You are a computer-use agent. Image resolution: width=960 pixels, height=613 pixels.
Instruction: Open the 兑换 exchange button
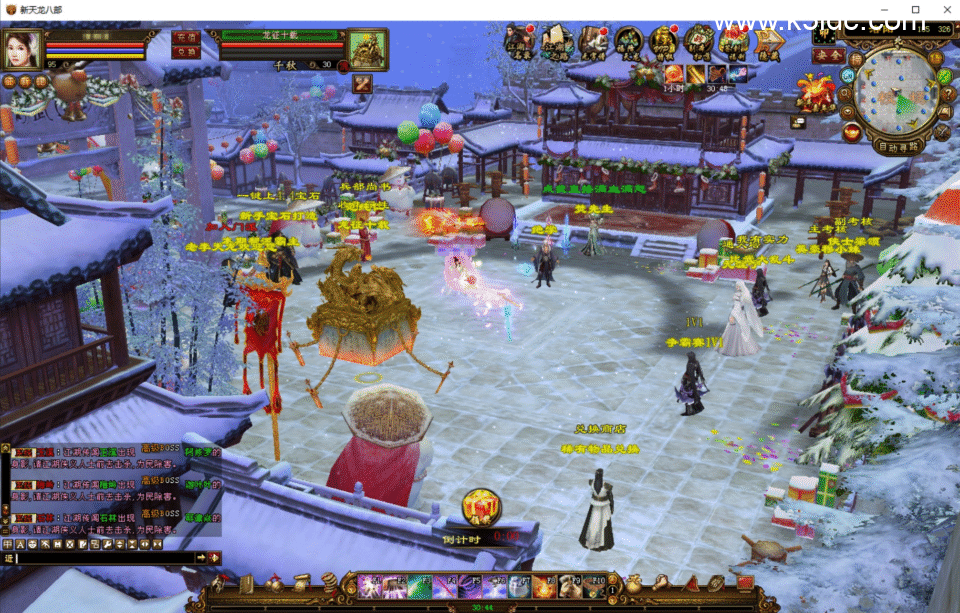186,52
